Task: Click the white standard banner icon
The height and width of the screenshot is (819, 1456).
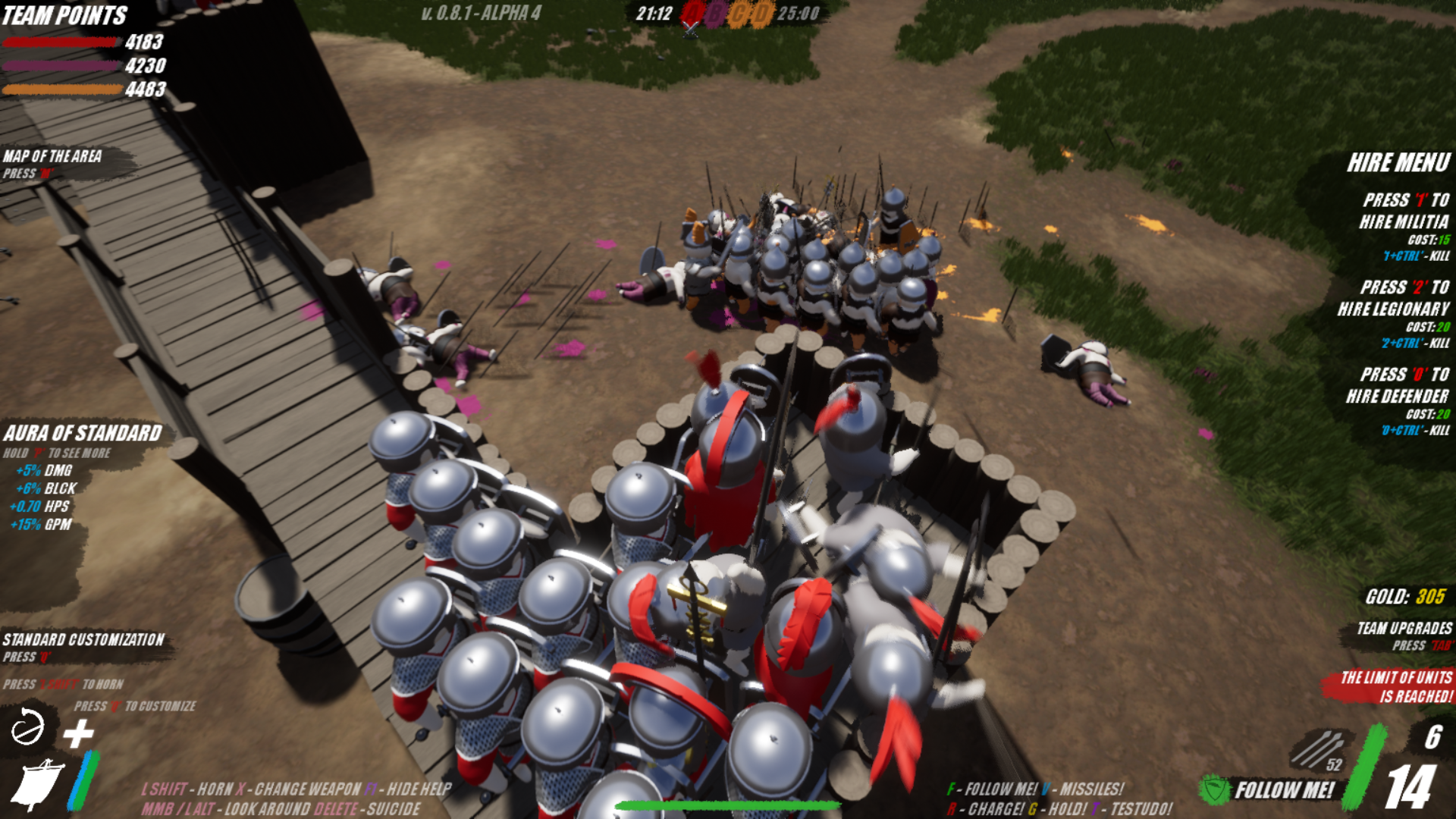Action: 36,784
